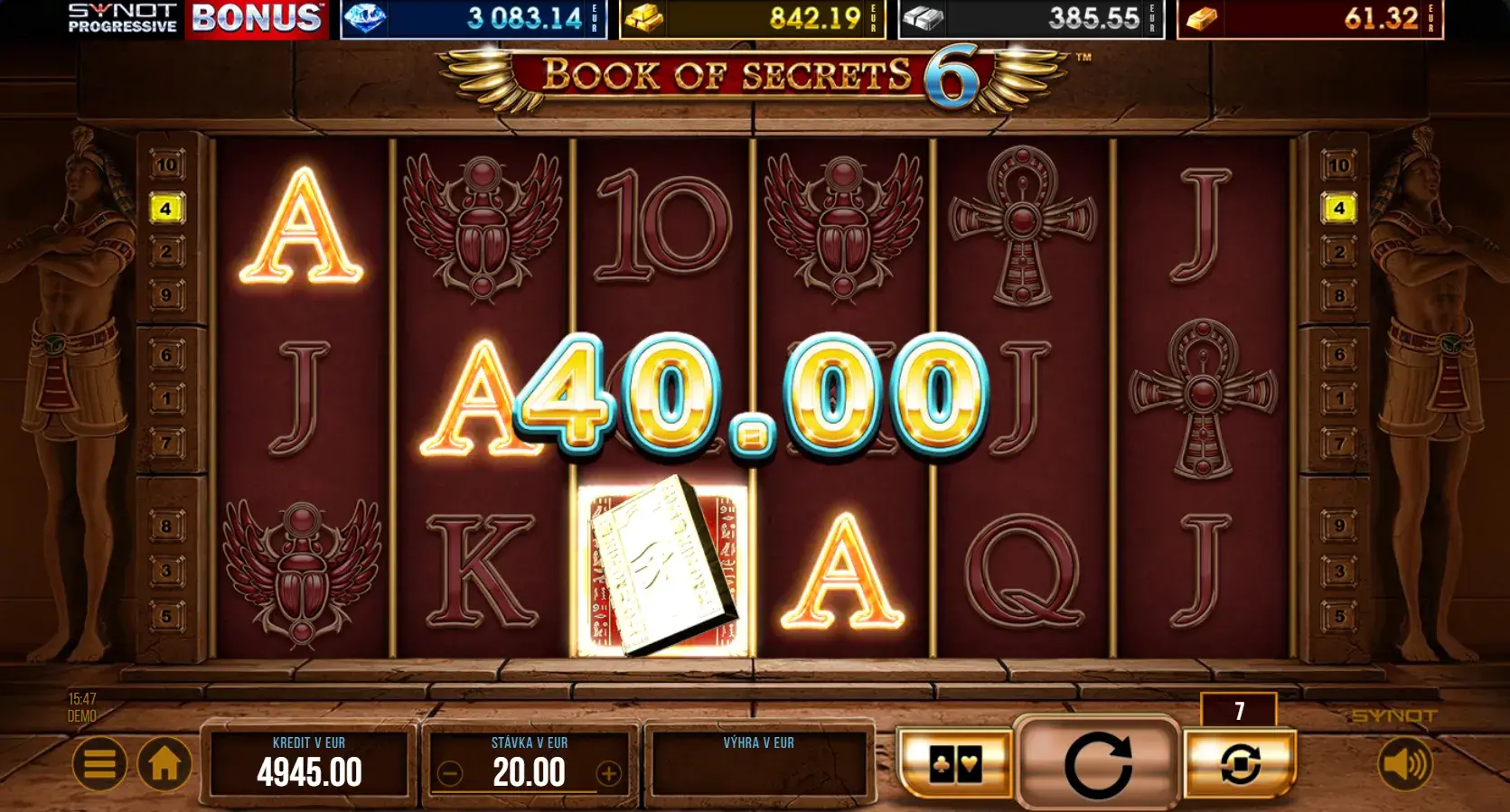This screenshot has width=1510, height=812.
Task: Increase the bet with the plus button
Action: click(x=609, y=773)
